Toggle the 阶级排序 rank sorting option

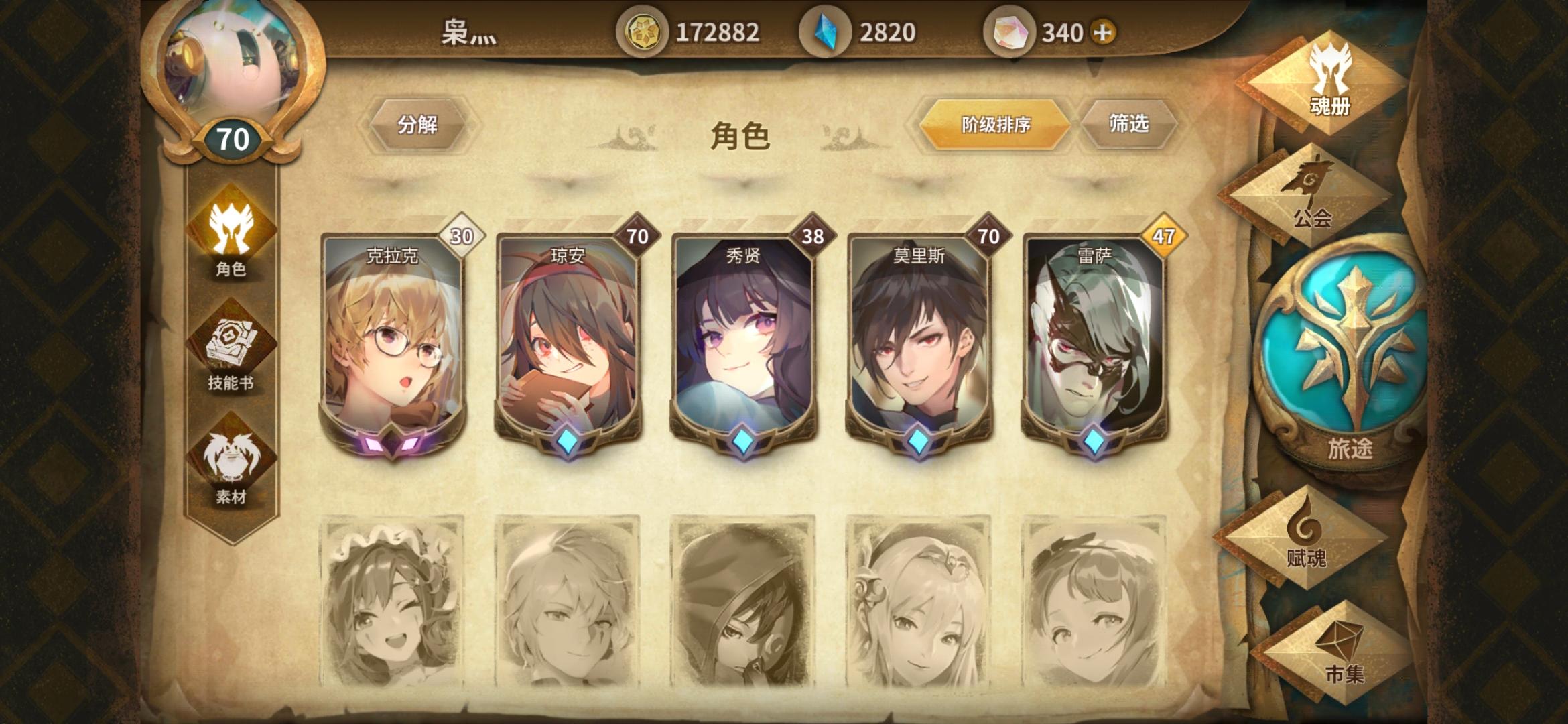coord(994,125)
